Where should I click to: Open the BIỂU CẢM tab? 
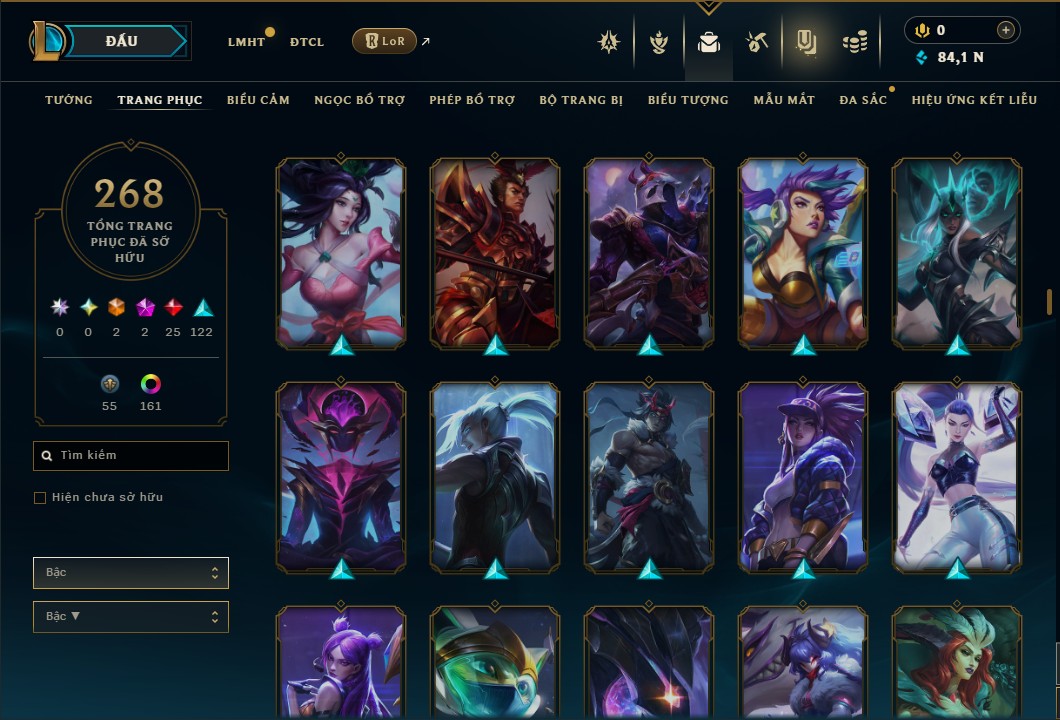[258, 100]
